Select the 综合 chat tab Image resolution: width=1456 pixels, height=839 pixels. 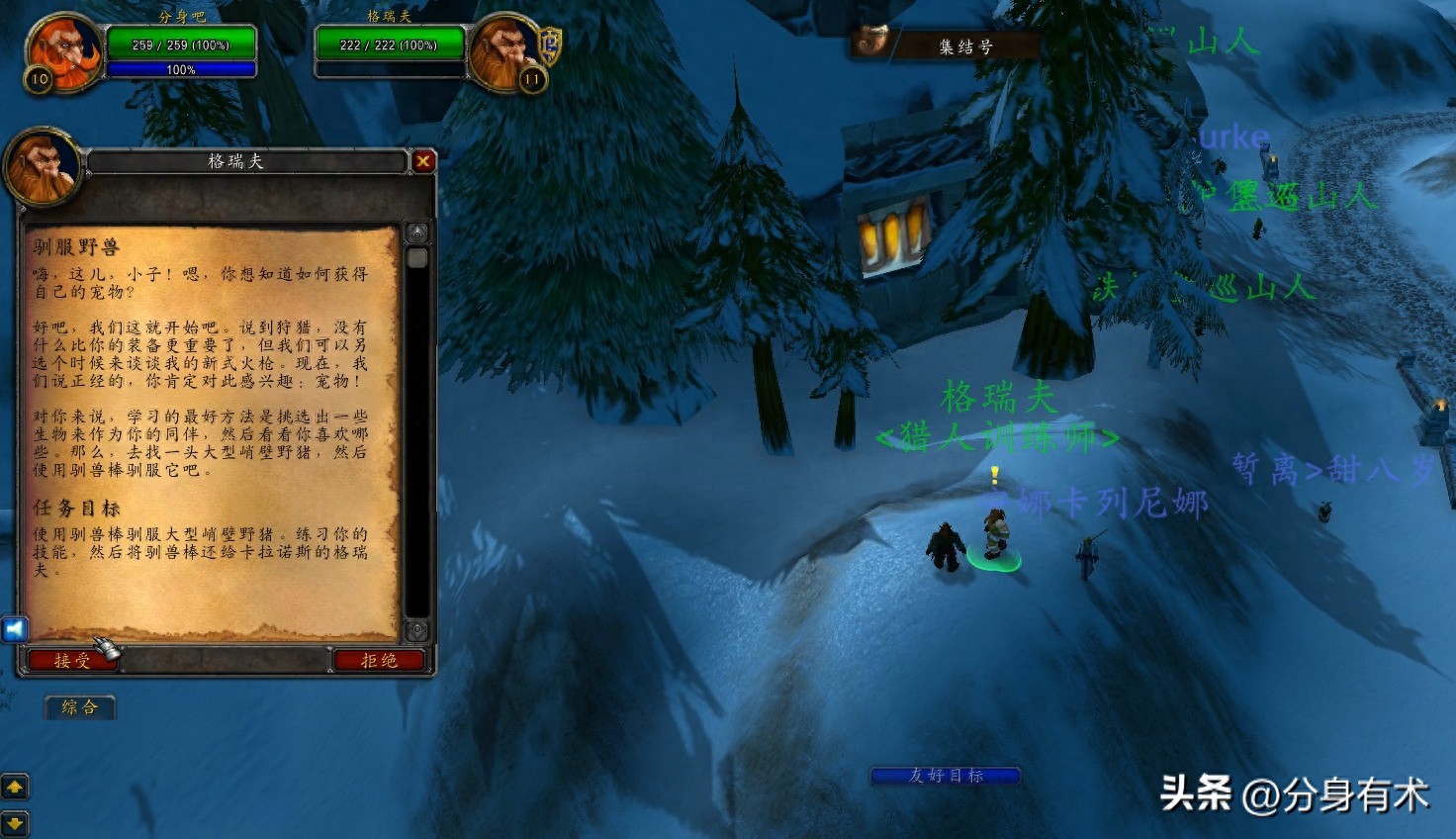(x=80, y=706)
